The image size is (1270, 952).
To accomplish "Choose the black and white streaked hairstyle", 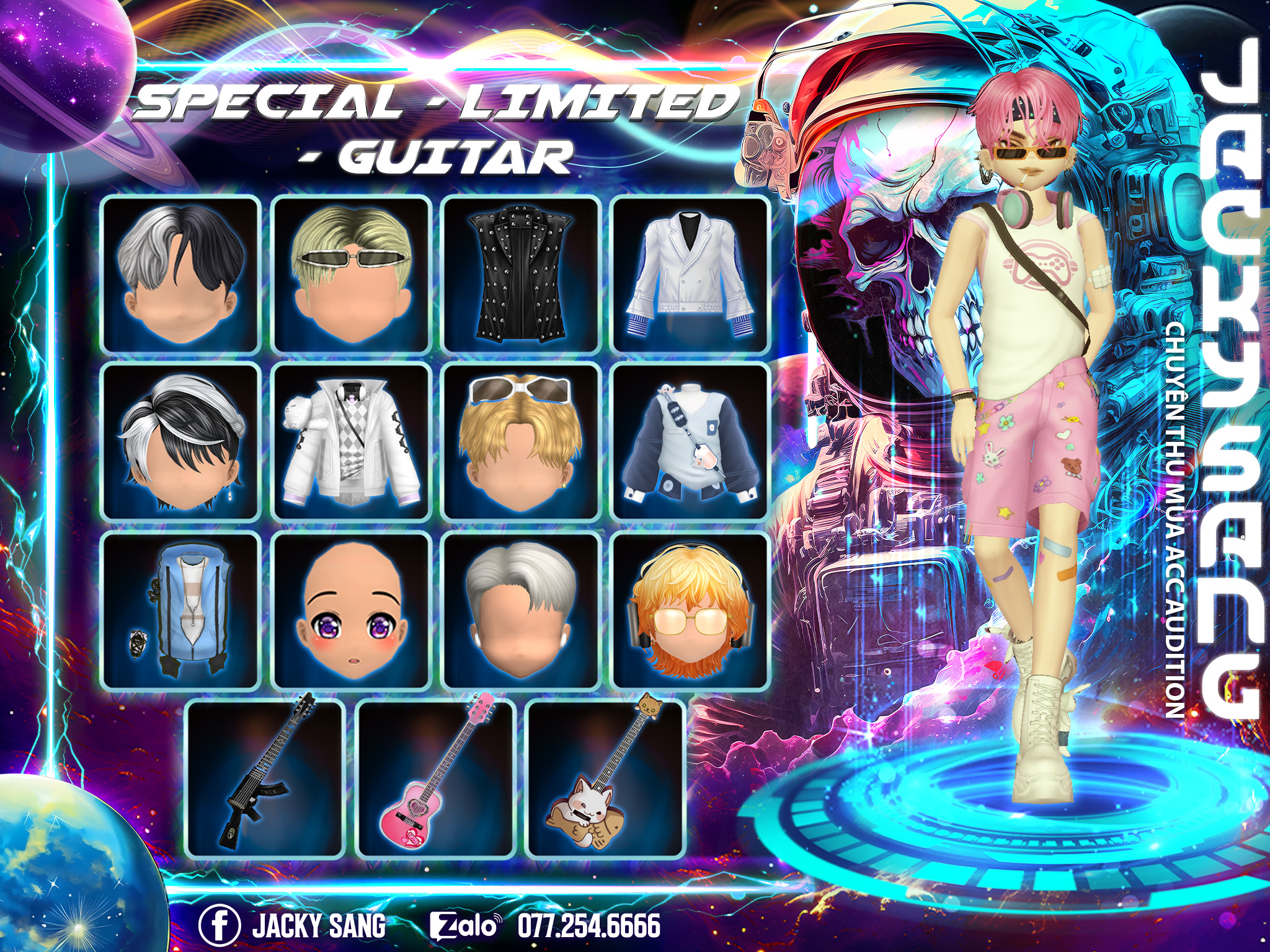I will pyautogui.click(x=180, y=442).
